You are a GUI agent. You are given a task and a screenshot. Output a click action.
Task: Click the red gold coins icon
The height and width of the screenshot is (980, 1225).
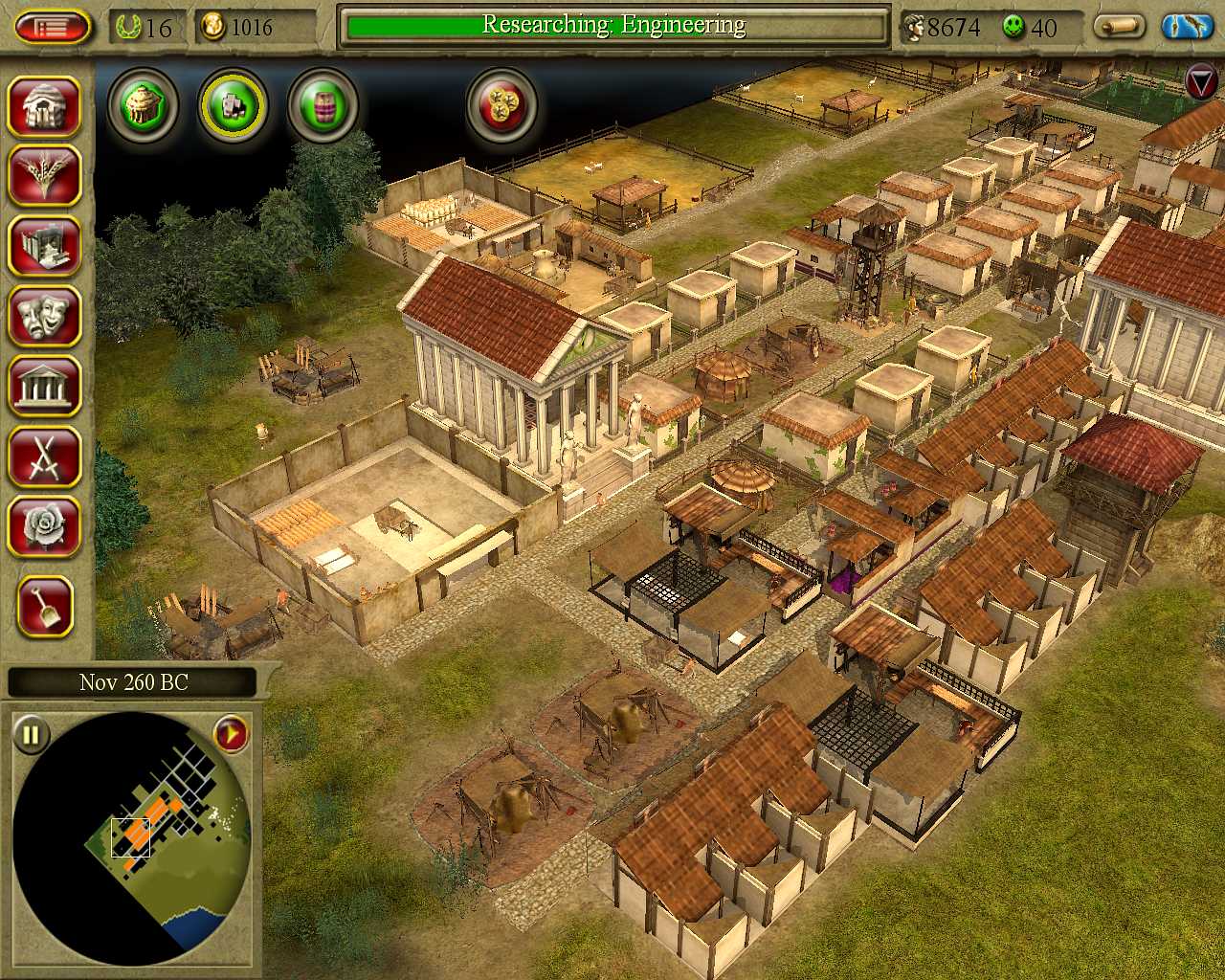pyautogui.click(x=501, y=104)
